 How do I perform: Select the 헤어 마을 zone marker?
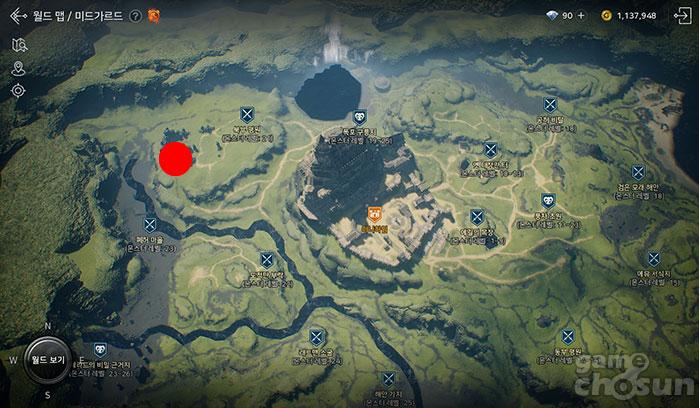150,225
